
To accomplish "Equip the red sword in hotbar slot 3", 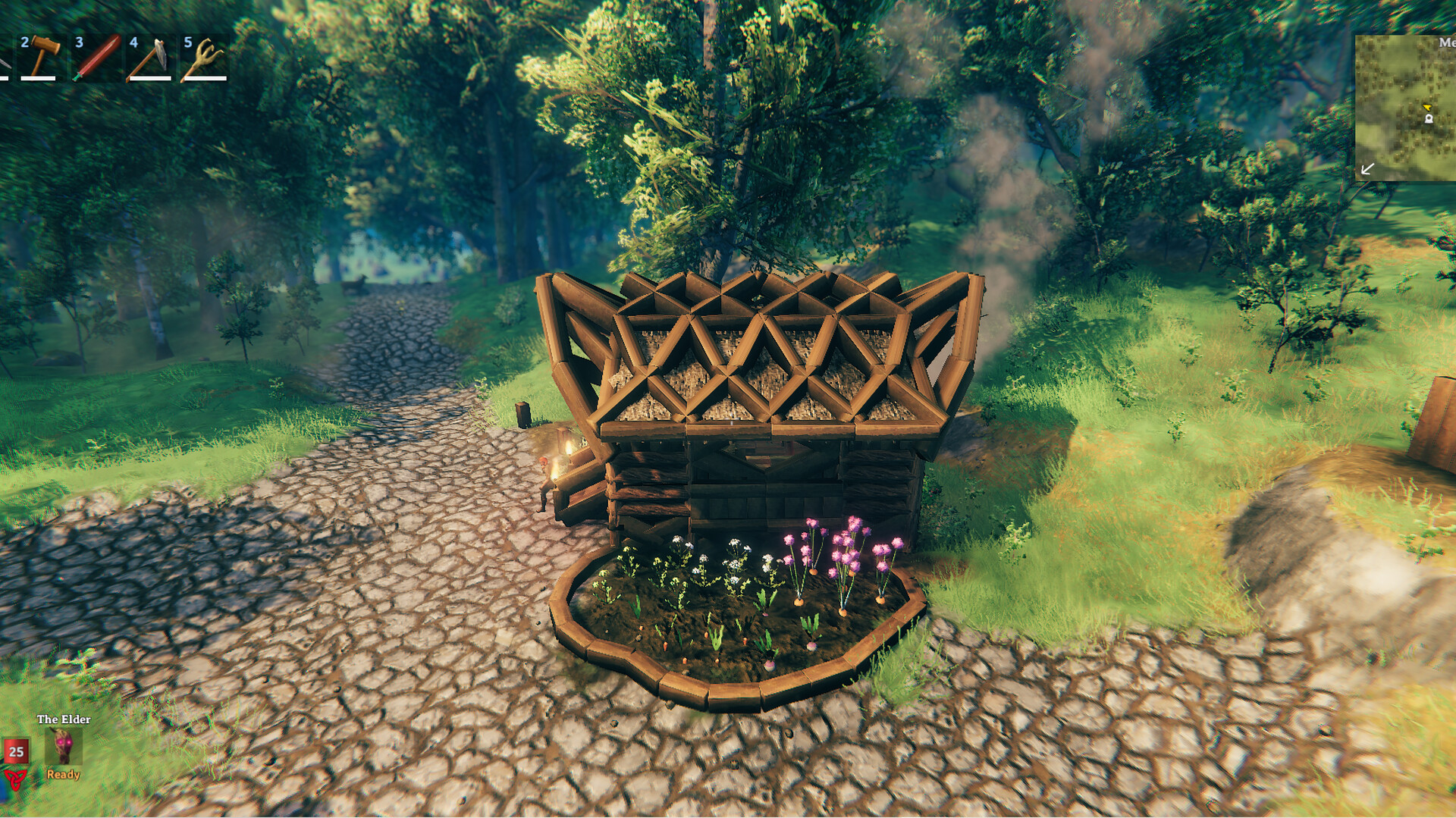I will coord(42,57).
